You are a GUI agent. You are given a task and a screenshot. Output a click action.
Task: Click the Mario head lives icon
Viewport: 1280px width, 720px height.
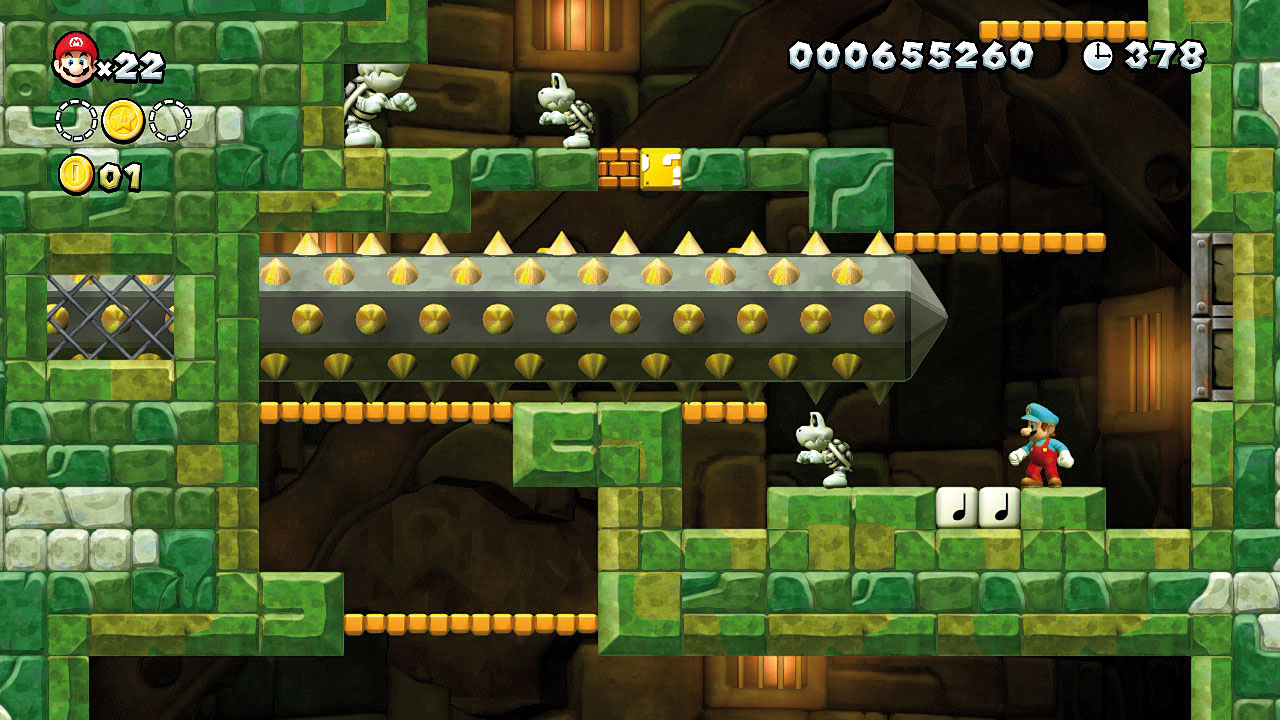pos(75,59)
